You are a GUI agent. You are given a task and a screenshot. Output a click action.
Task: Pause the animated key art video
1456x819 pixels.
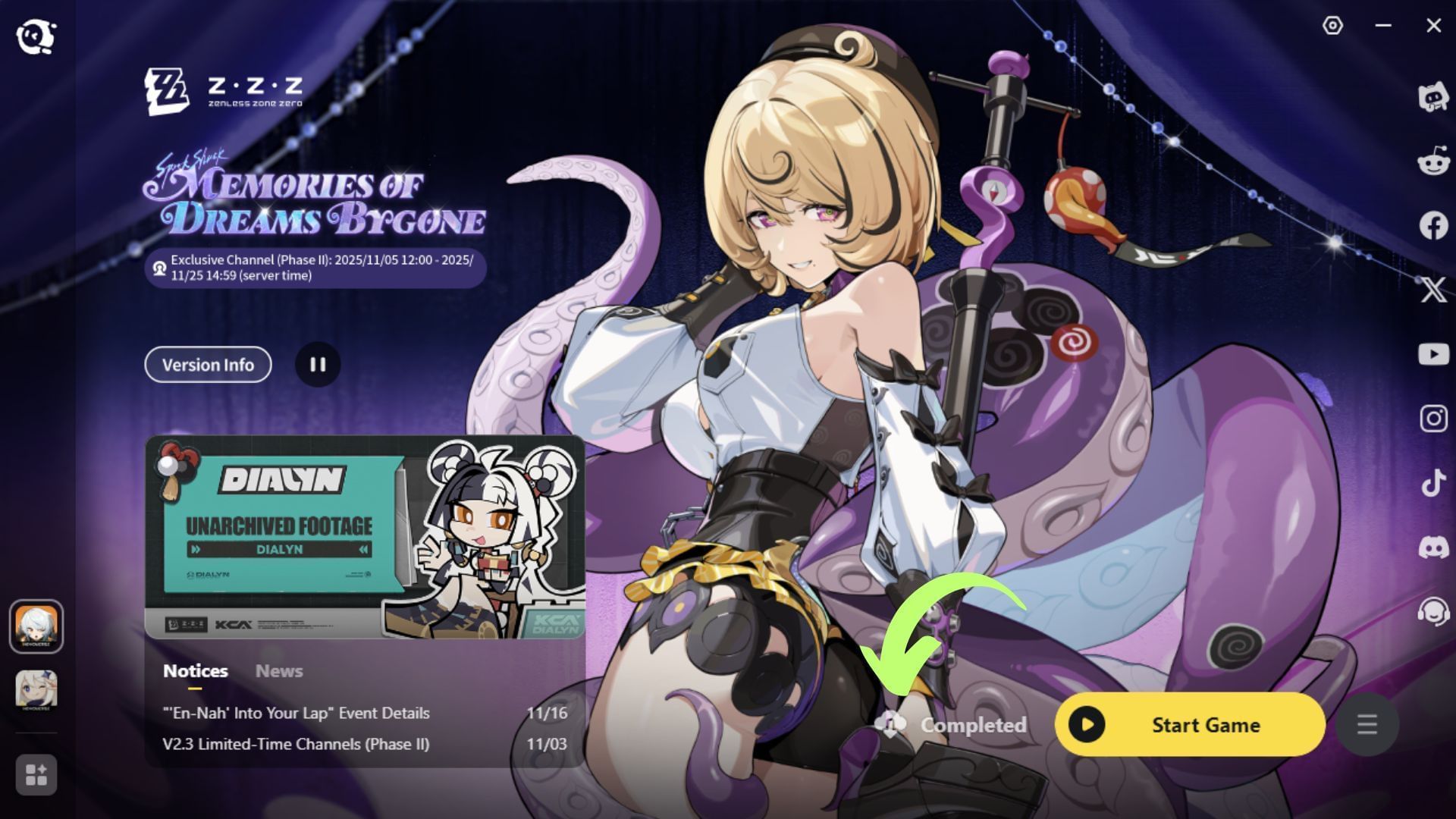(x=318, y=365)
